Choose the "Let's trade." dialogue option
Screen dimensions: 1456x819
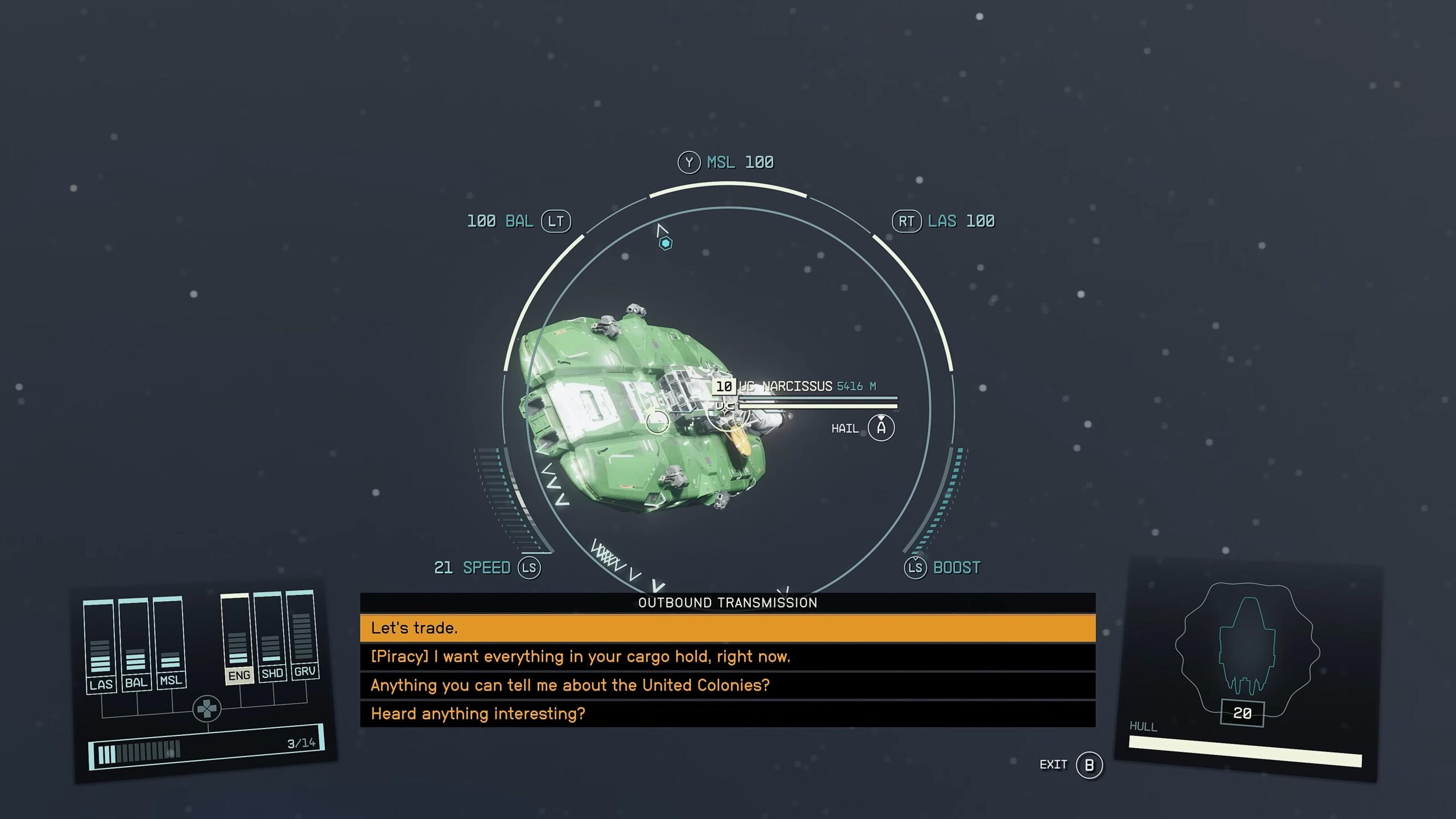pos(727,628)
